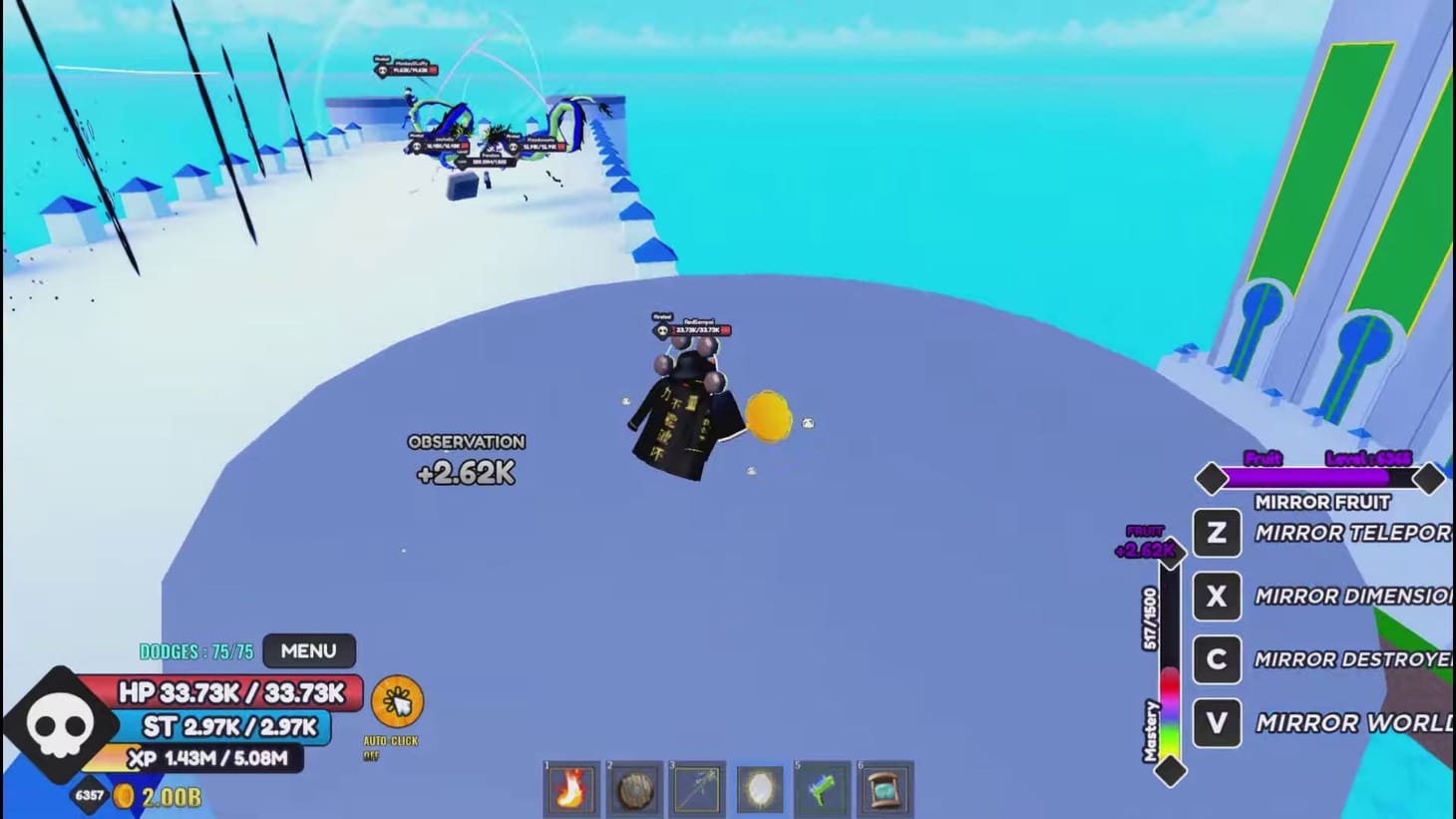Equip the green gun in hotbar slot 5
This screenshot has height=819, width=1456.
[x=823, y=789]
